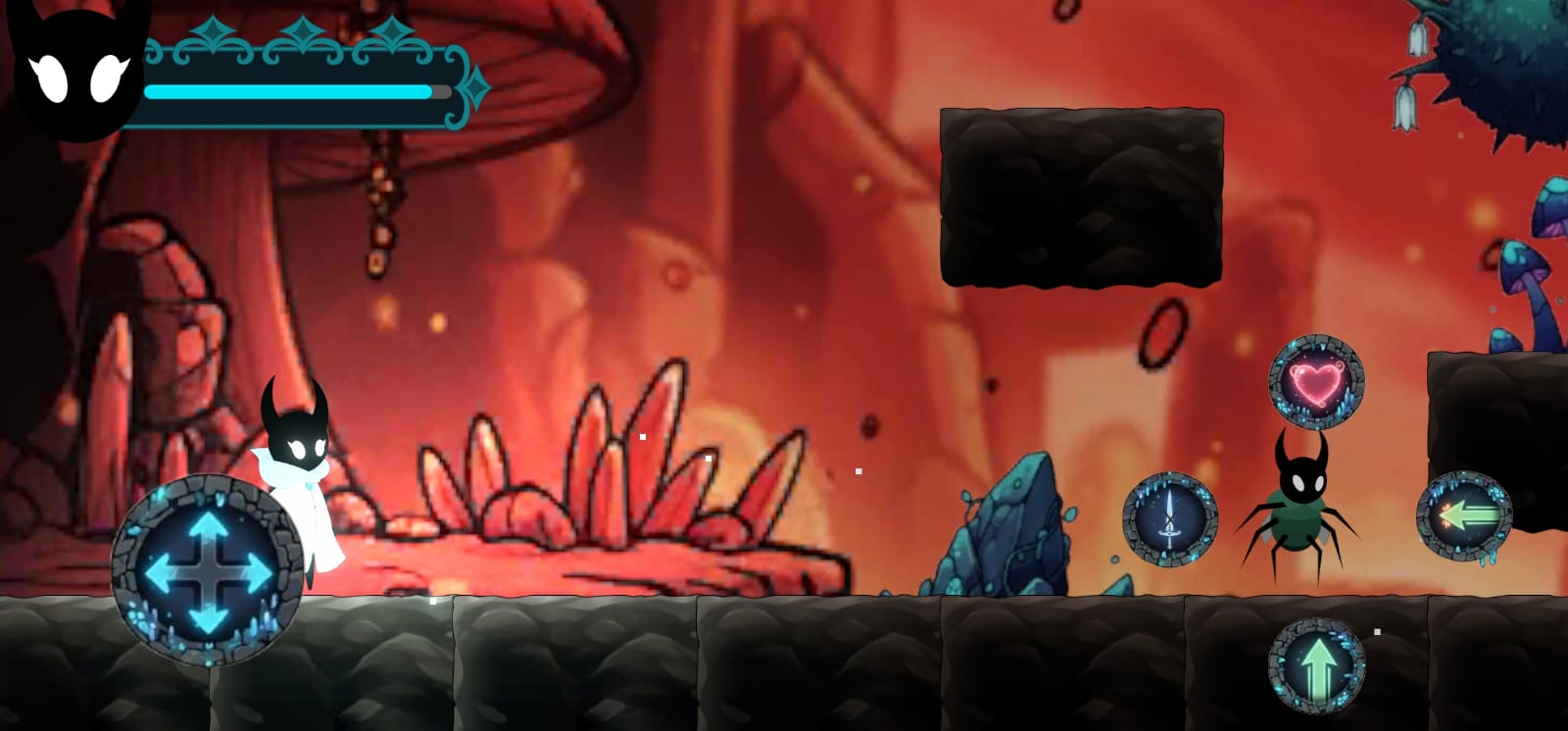Tap the sword attack button
Screen dimensions: 1568x731
[1170, 520]
